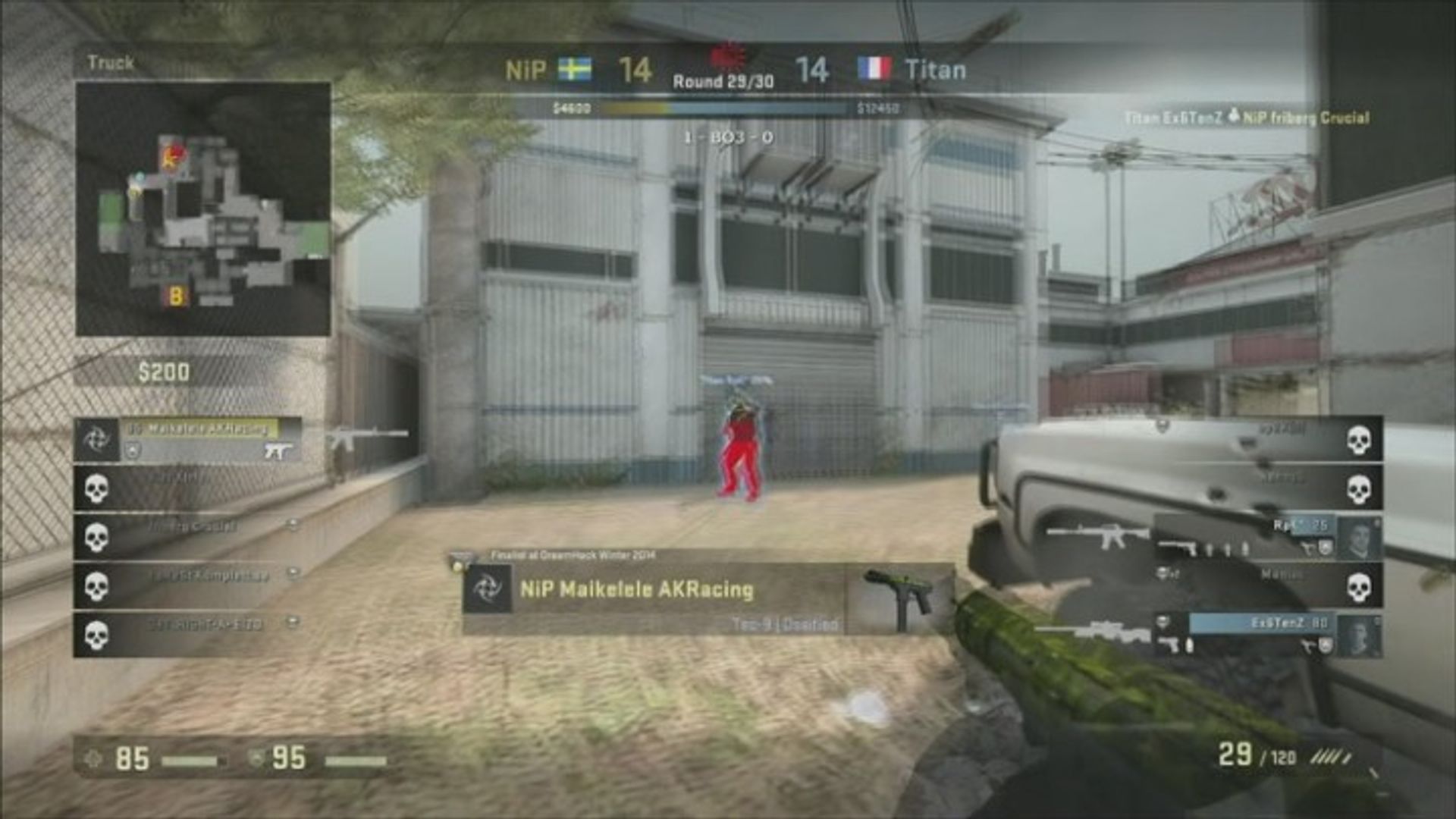The width and height of the screenshot is (1456, 819).
Task: Select dead player GeT_RiGhT row
Action: click(190, 635)
